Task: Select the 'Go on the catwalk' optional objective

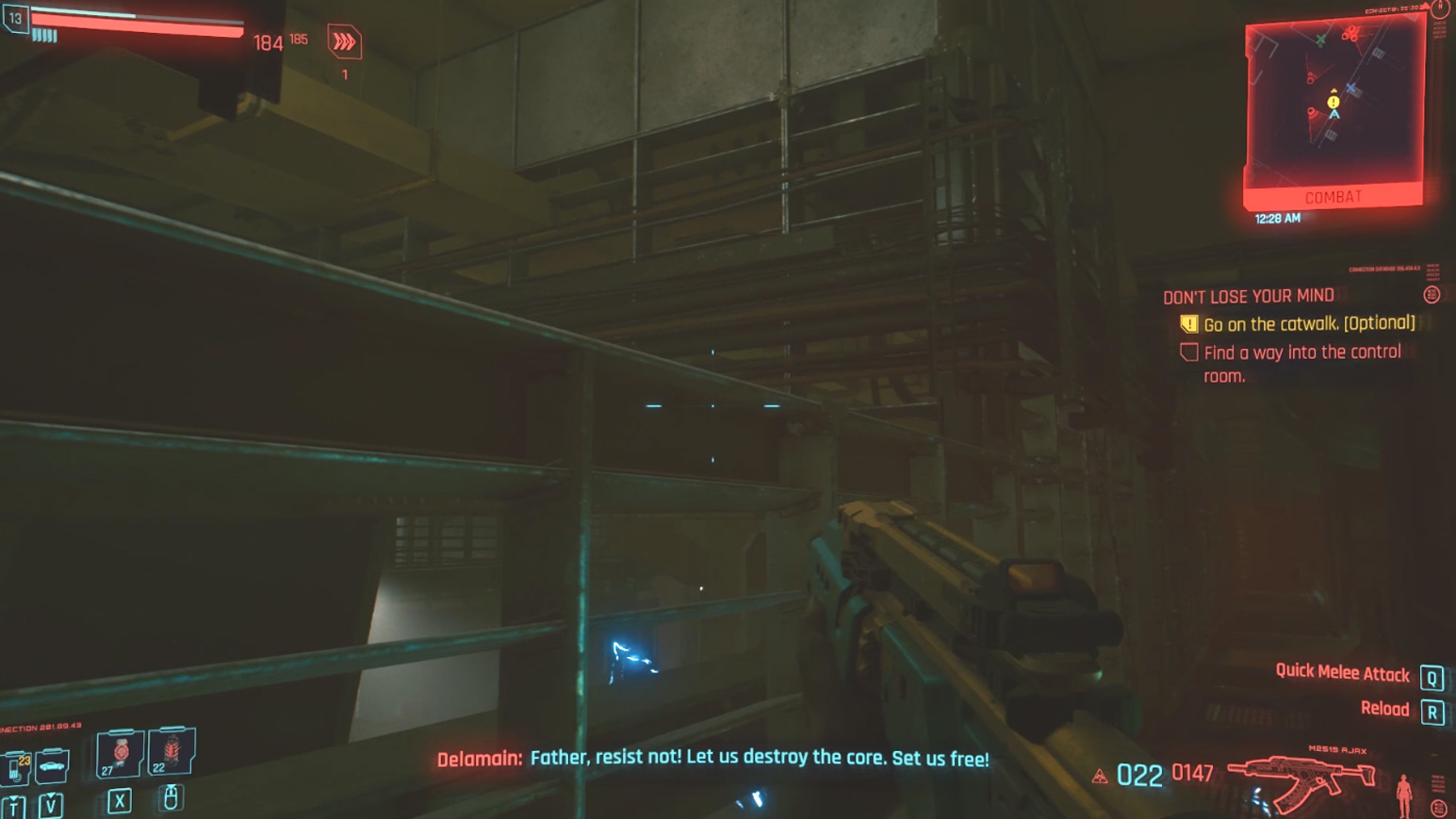Action: coord(1308,324)
